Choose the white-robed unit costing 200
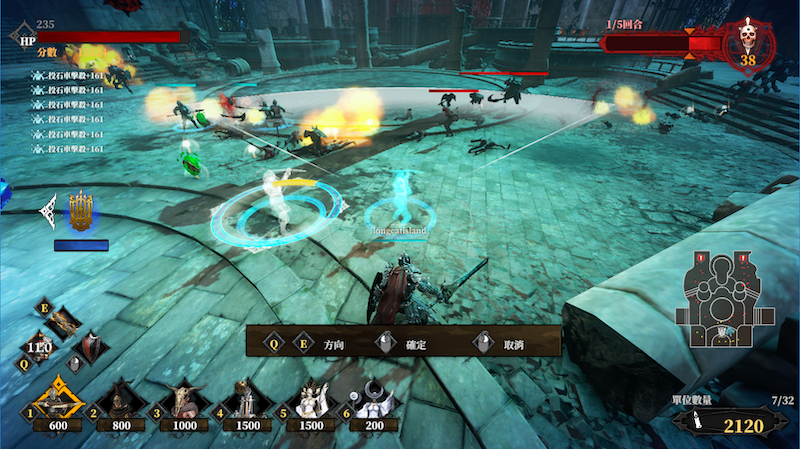Image resolution: width=800 pixels, height=449 pixels. click(x=370, y=400)
